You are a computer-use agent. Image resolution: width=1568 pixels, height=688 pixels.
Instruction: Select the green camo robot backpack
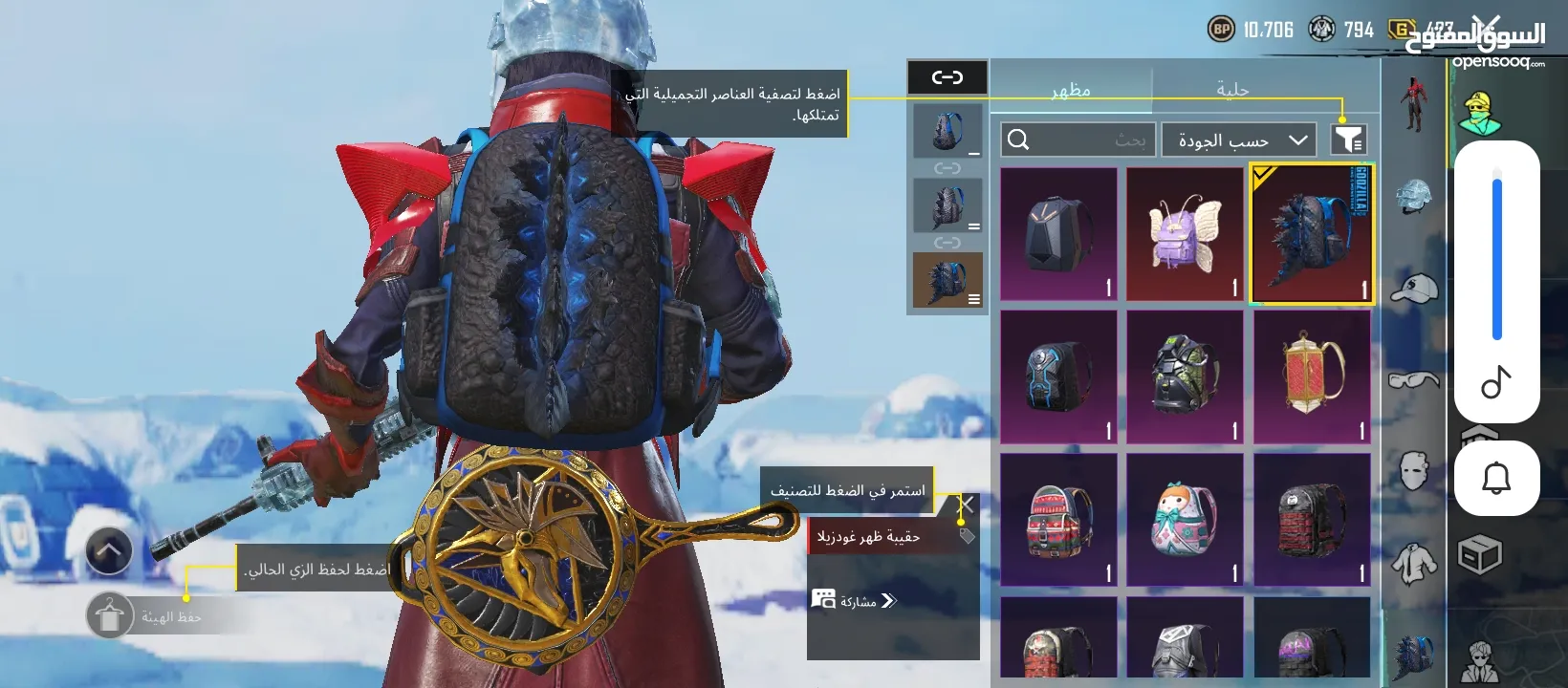pyautogui.click(x=1185, y=376)
